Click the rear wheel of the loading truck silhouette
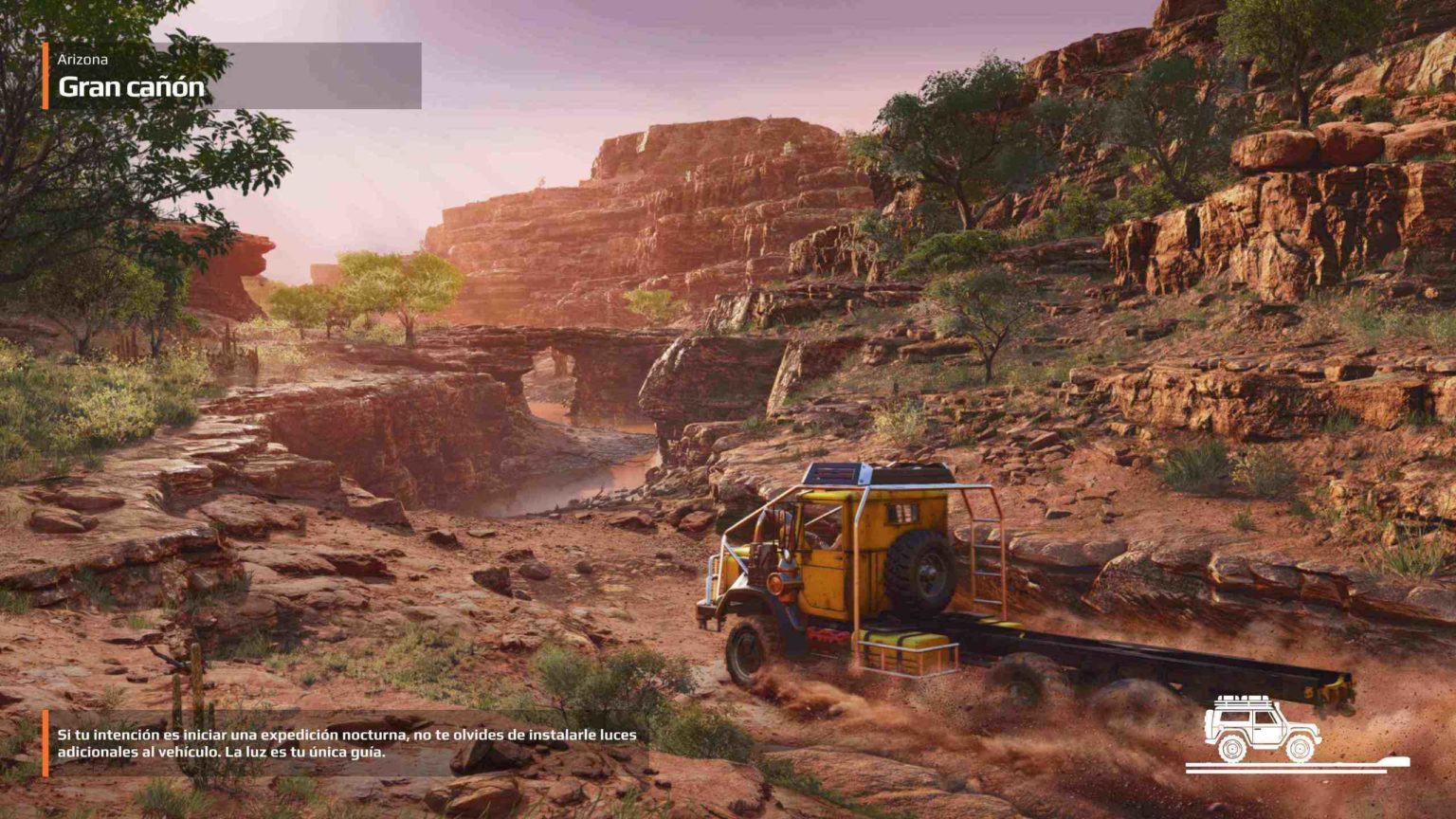Screen dimensions: 1456x819 coord(1231,749)
